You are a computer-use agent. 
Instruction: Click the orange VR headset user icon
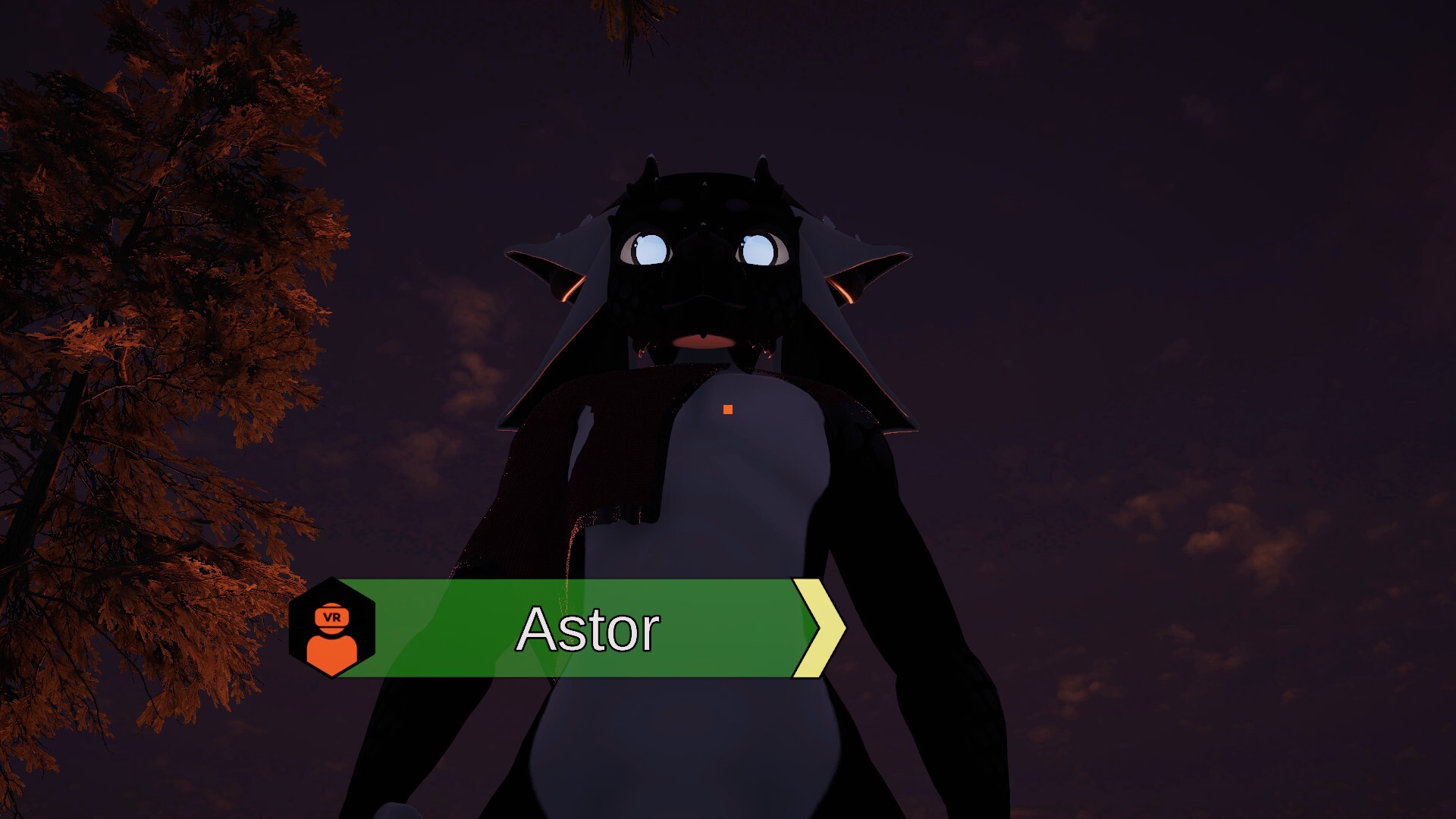click(x=332, y=629)
